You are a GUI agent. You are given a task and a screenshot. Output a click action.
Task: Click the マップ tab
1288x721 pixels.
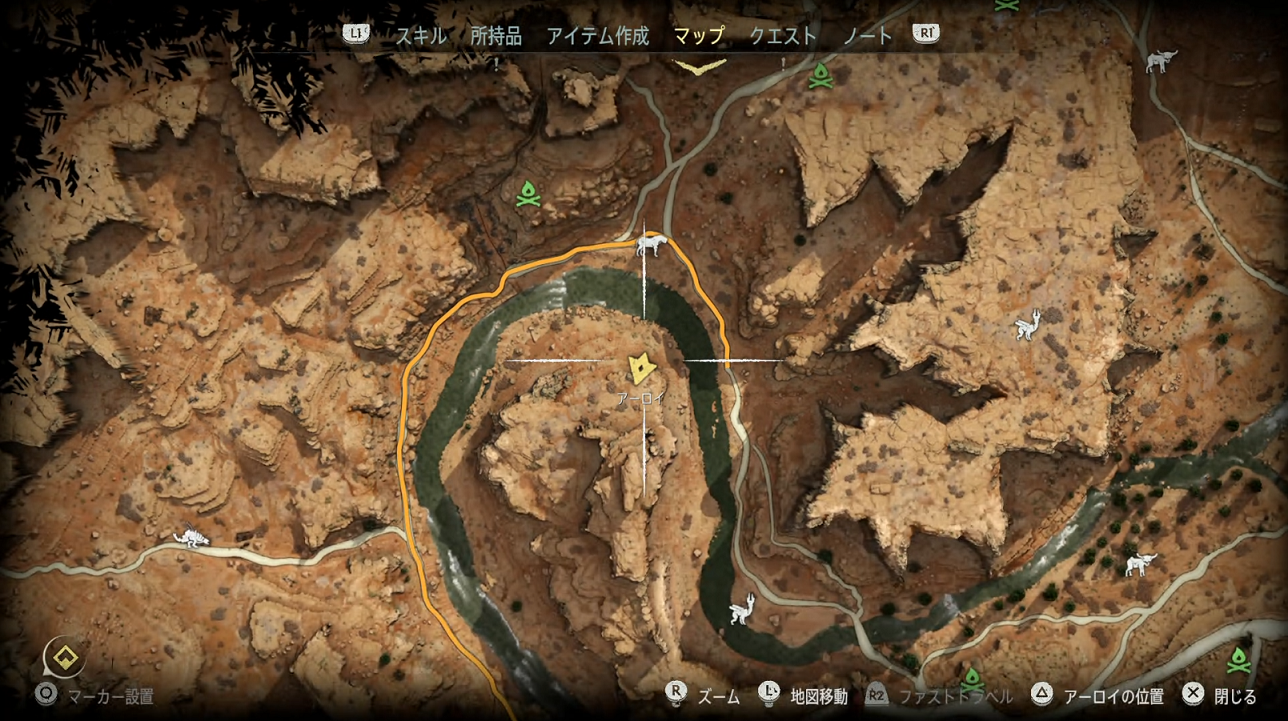[x=698, y=36]
